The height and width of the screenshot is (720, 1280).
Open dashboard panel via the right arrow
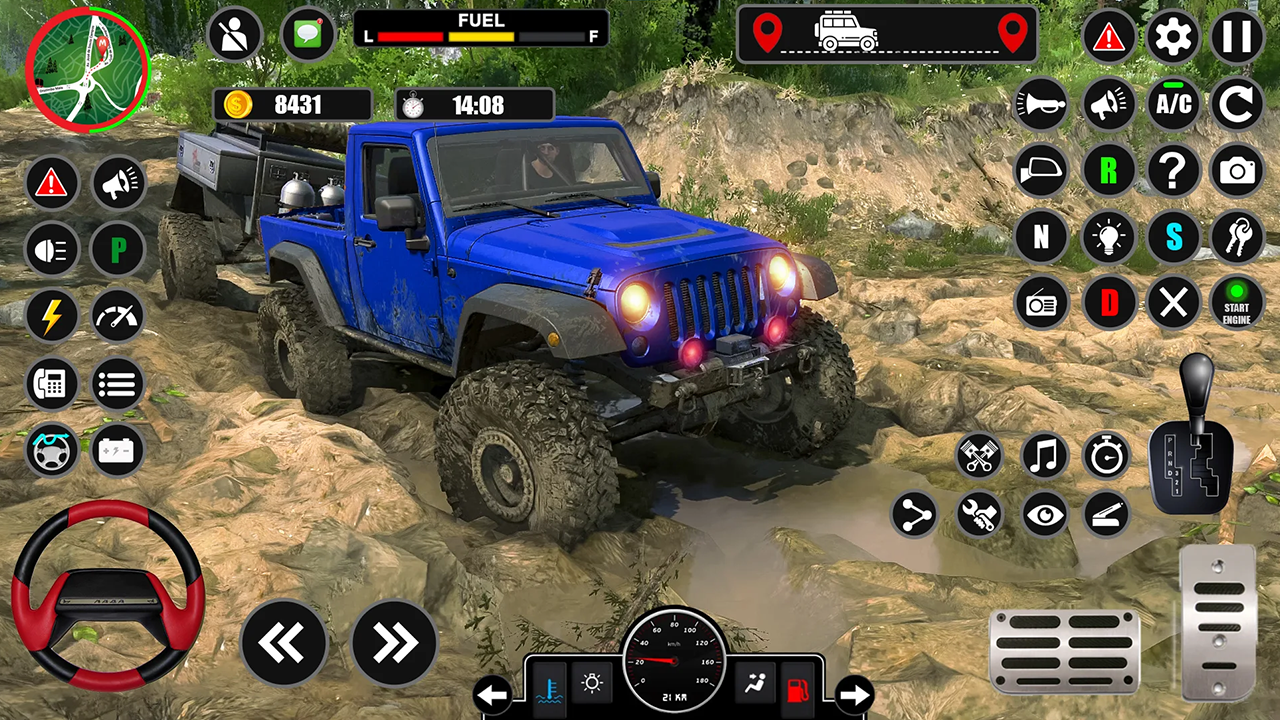click(856, 693)
